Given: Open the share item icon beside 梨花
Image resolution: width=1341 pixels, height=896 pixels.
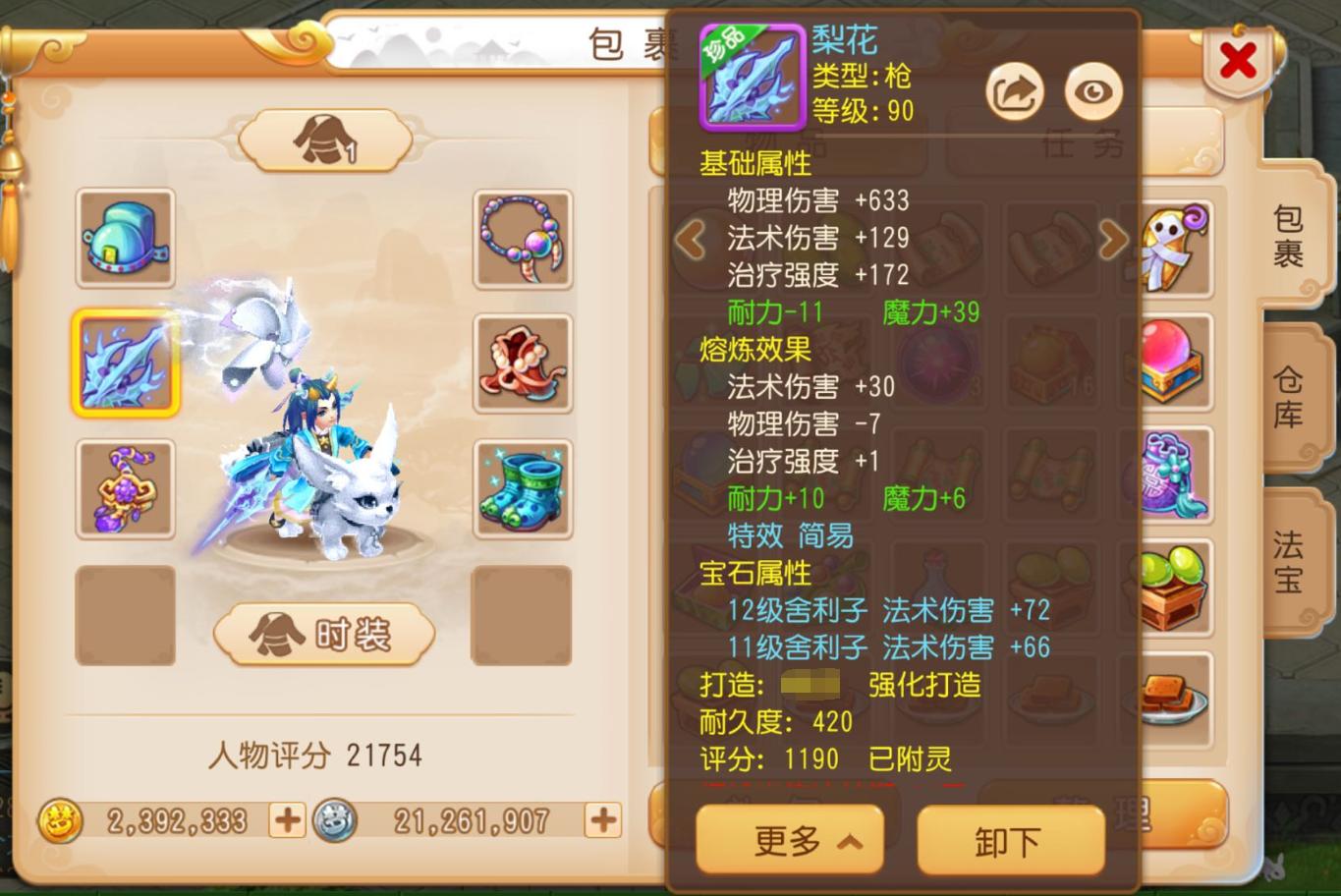Looking at the screenshot, I should [1014, 89].
